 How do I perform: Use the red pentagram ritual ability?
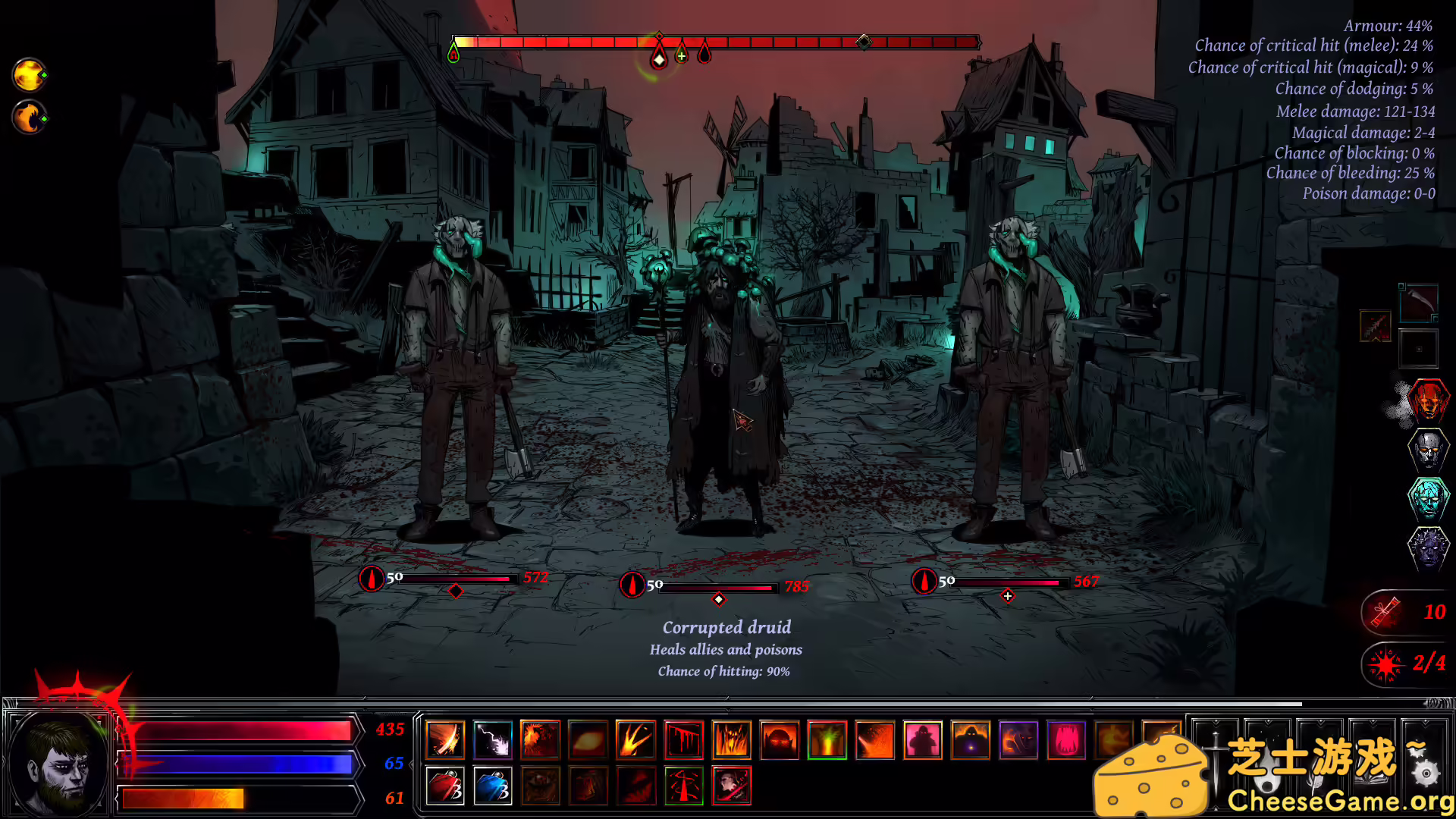pos(684,786)
